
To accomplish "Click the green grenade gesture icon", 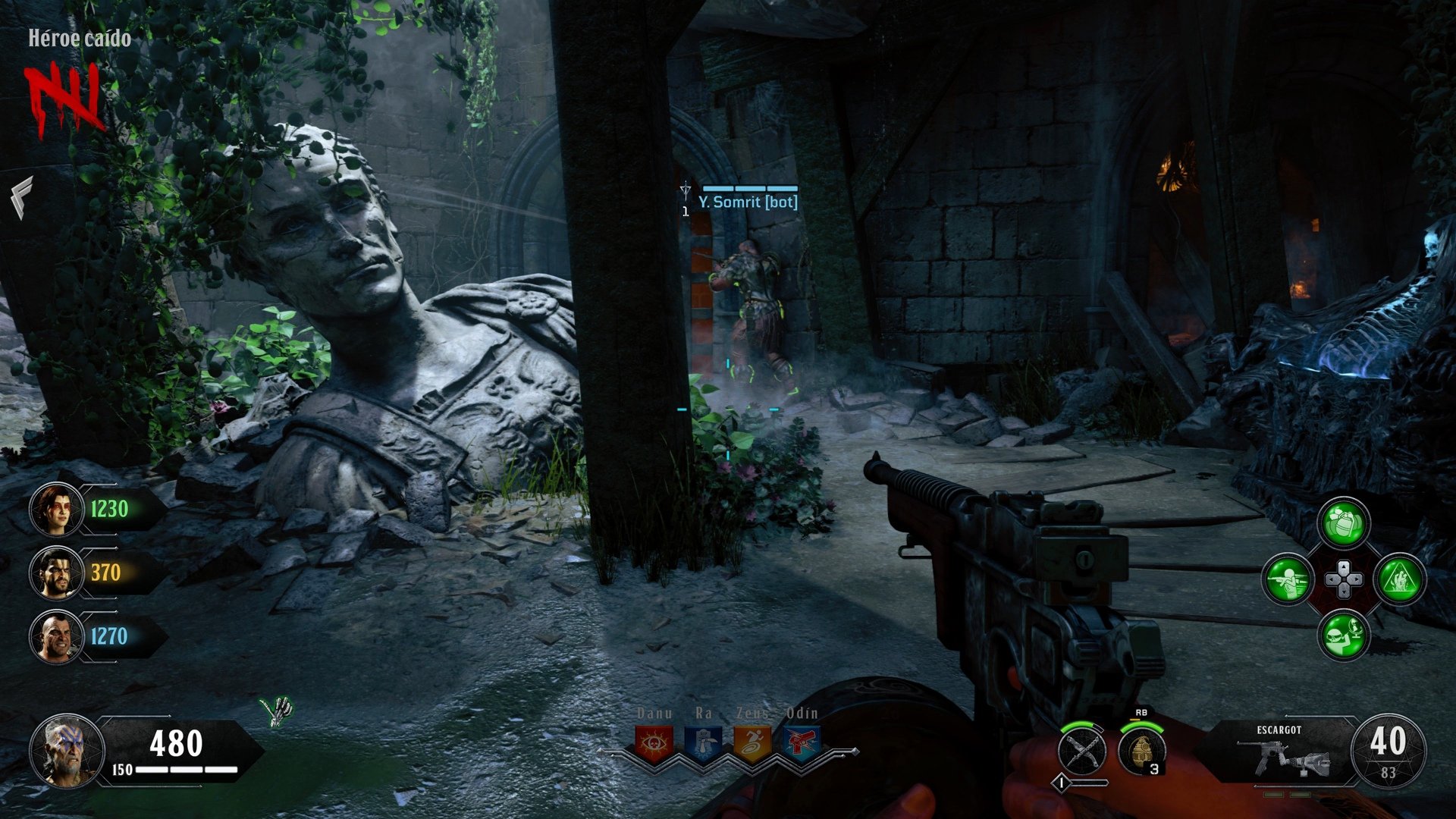I will coord(1343,523).
